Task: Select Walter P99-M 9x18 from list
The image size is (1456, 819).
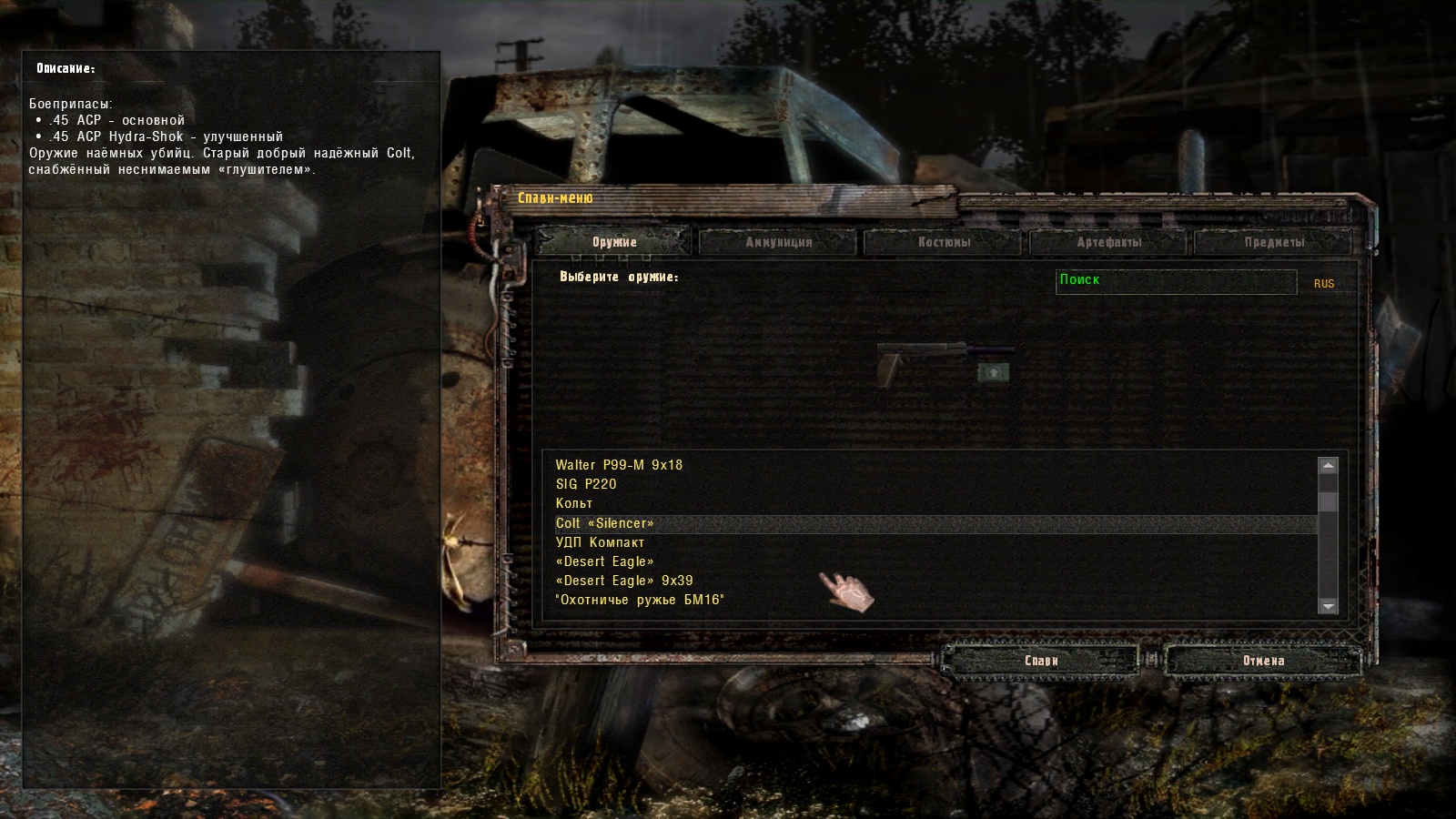Action: pos(619,465)
